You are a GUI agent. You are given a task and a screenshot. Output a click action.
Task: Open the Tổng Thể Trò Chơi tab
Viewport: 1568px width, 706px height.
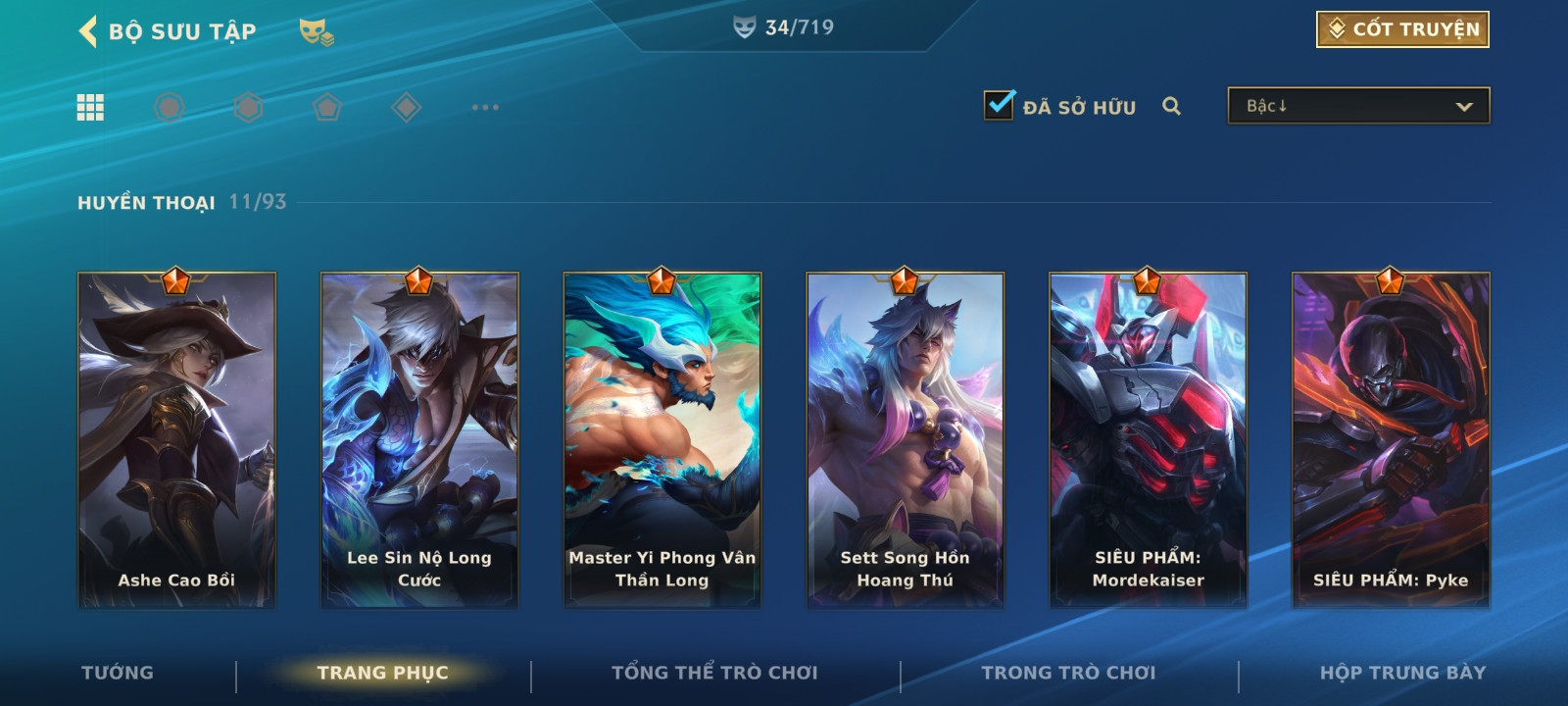coord(714,673)
